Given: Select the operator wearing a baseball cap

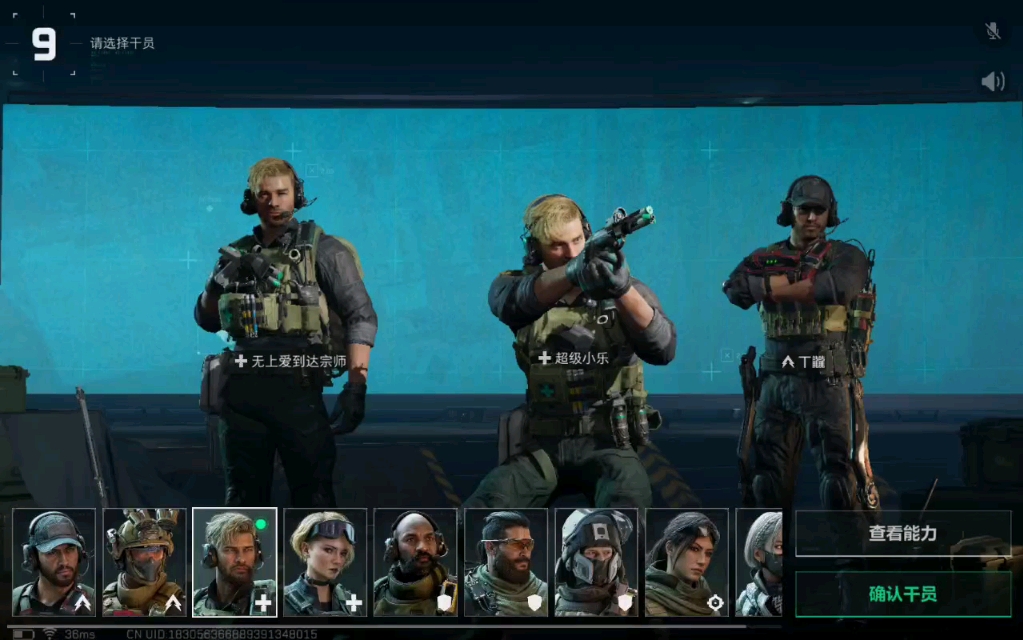Looking at the screenshot, I should 54,562.
